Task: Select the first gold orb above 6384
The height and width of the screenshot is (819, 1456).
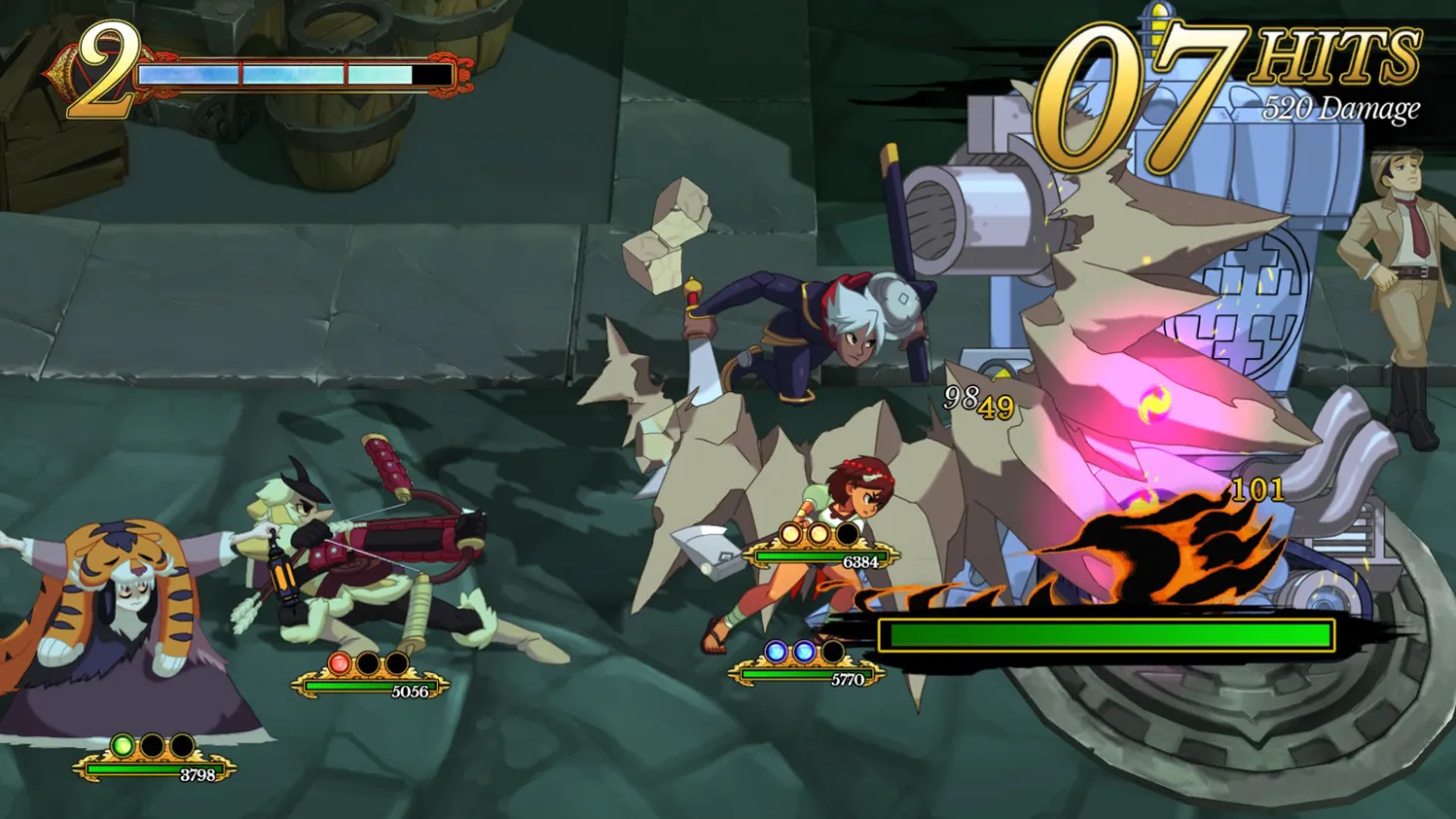Action: [x=790, y=534]
